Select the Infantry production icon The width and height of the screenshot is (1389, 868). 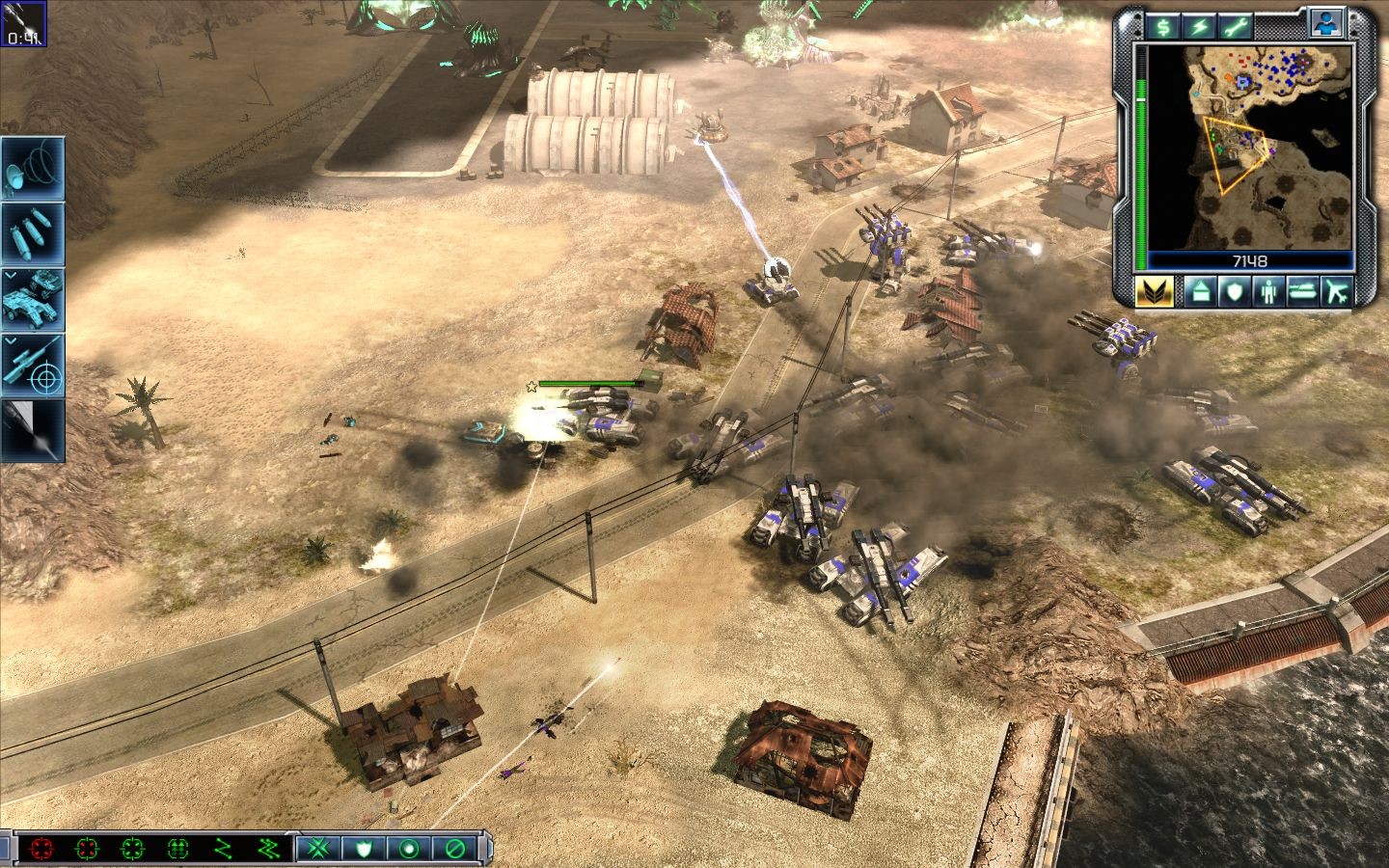click(1268, 291)
